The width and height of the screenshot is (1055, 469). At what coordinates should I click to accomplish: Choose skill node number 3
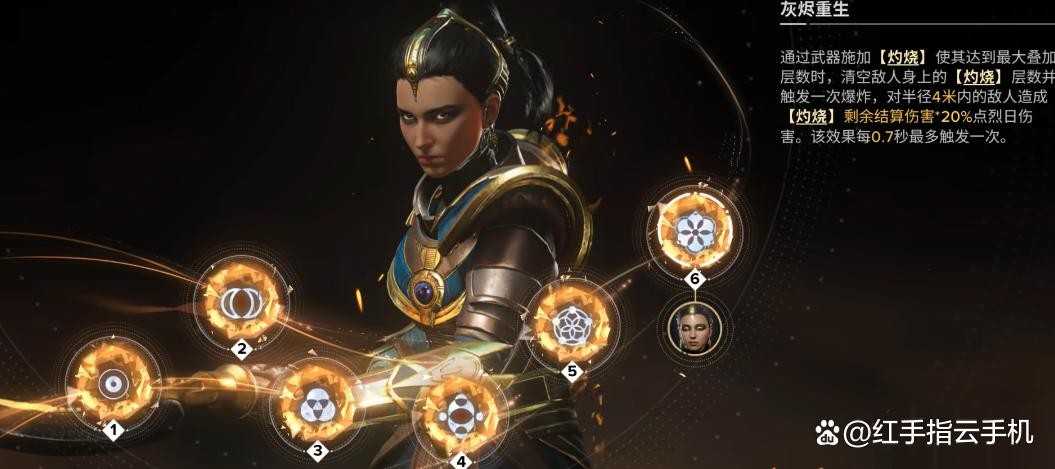(x=317, y=404)
